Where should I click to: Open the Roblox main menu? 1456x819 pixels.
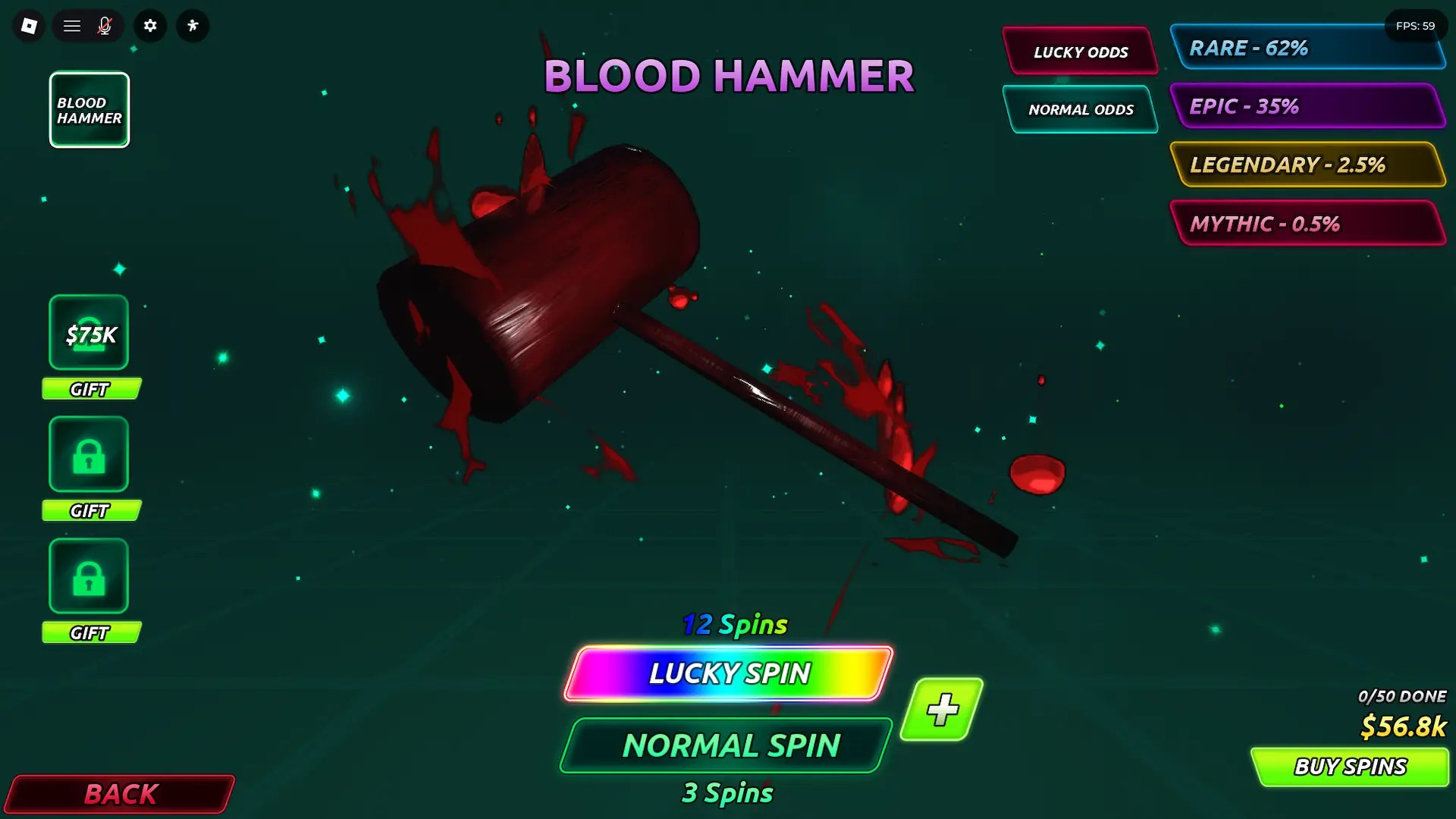[x=71, y=25]
